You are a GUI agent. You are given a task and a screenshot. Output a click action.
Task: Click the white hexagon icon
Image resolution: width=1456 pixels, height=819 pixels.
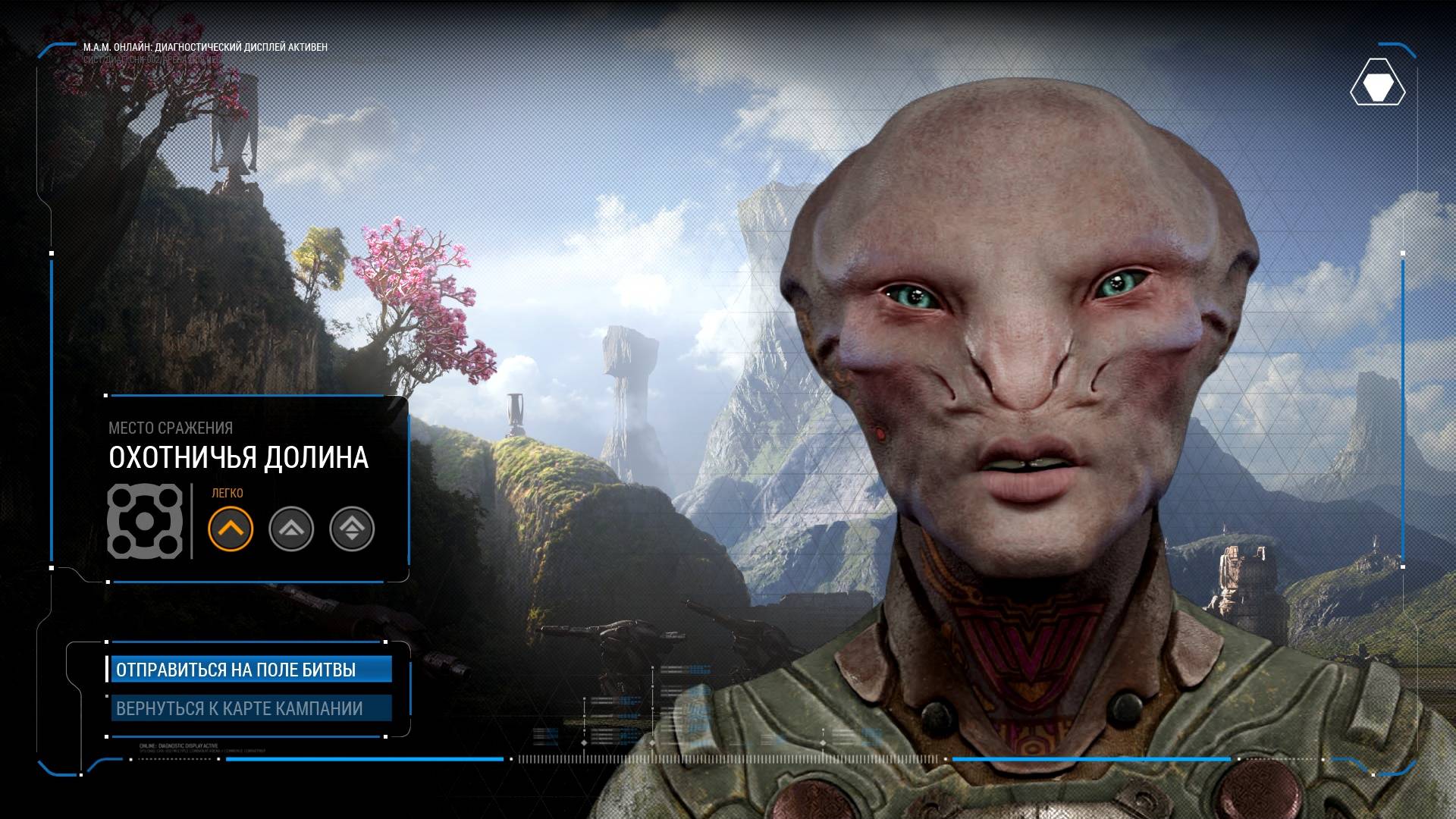click(x=1377, y=89)
